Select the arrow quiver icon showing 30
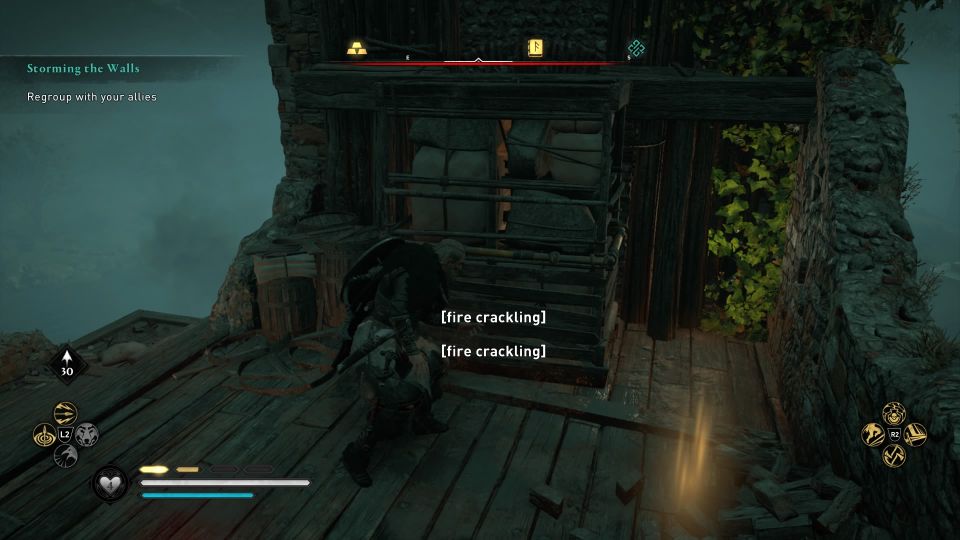 (x=66, y=363)
